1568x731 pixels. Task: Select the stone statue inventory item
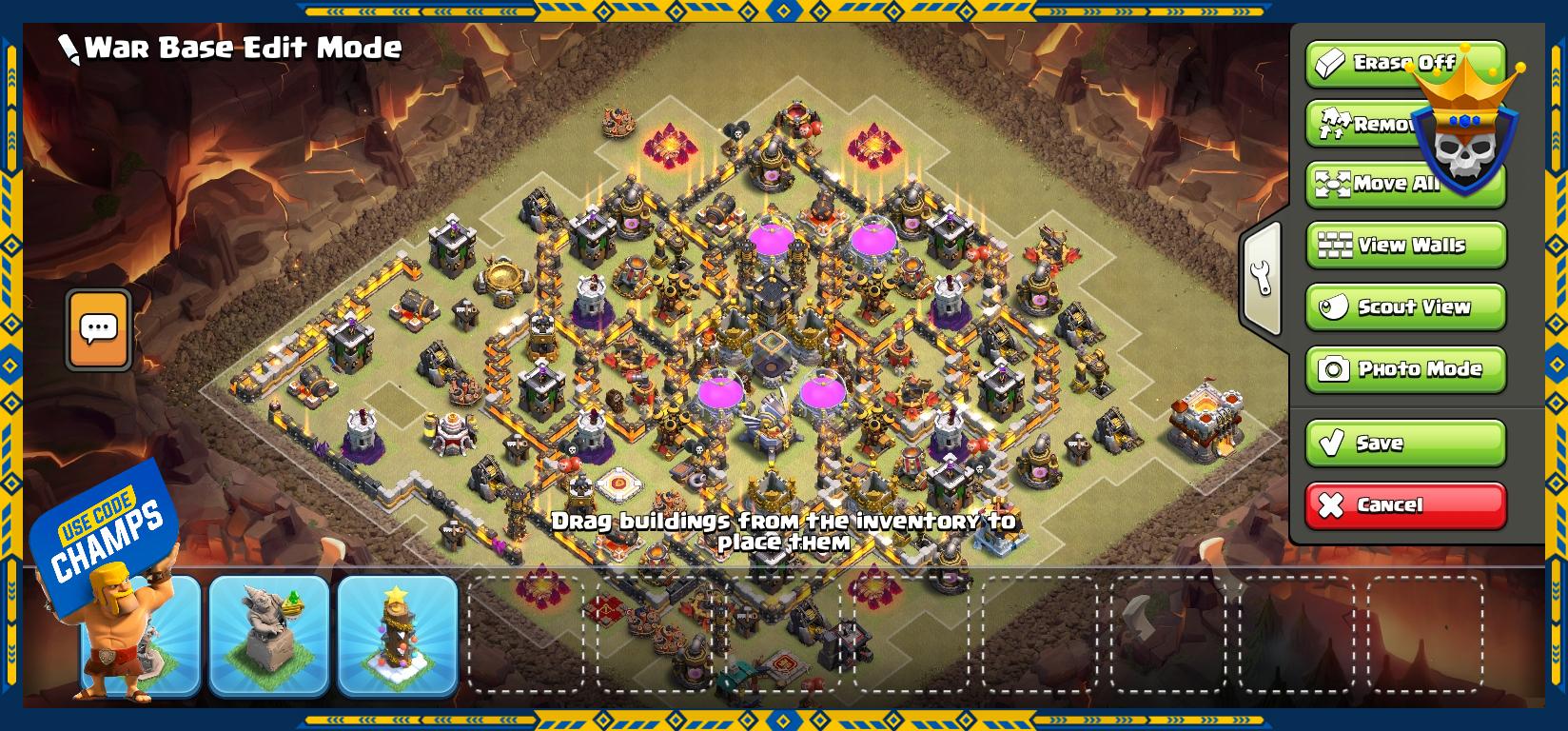[269, 635]
